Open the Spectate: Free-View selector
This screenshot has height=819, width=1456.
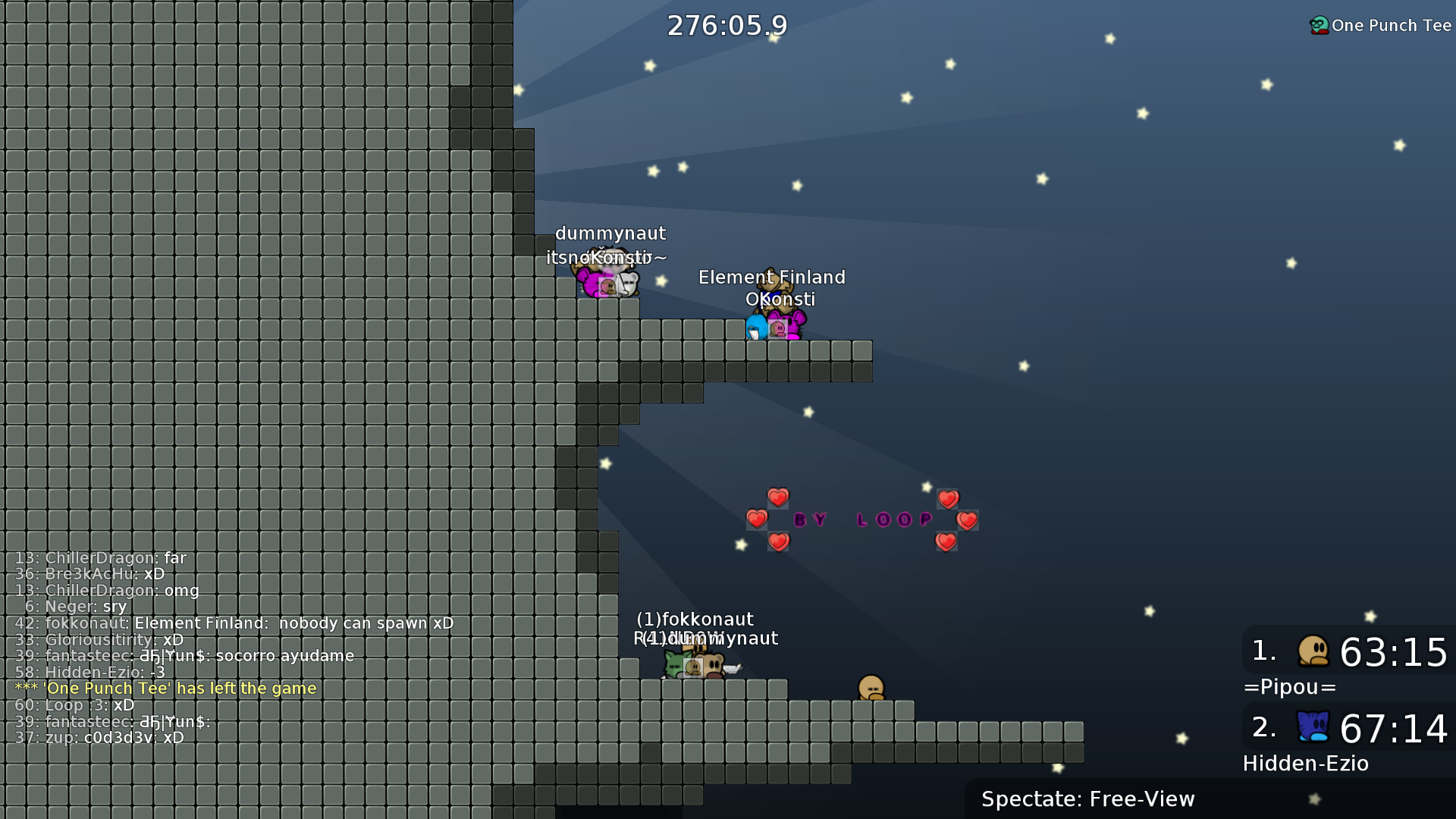pyautogui.click(x=1087, y=799)
